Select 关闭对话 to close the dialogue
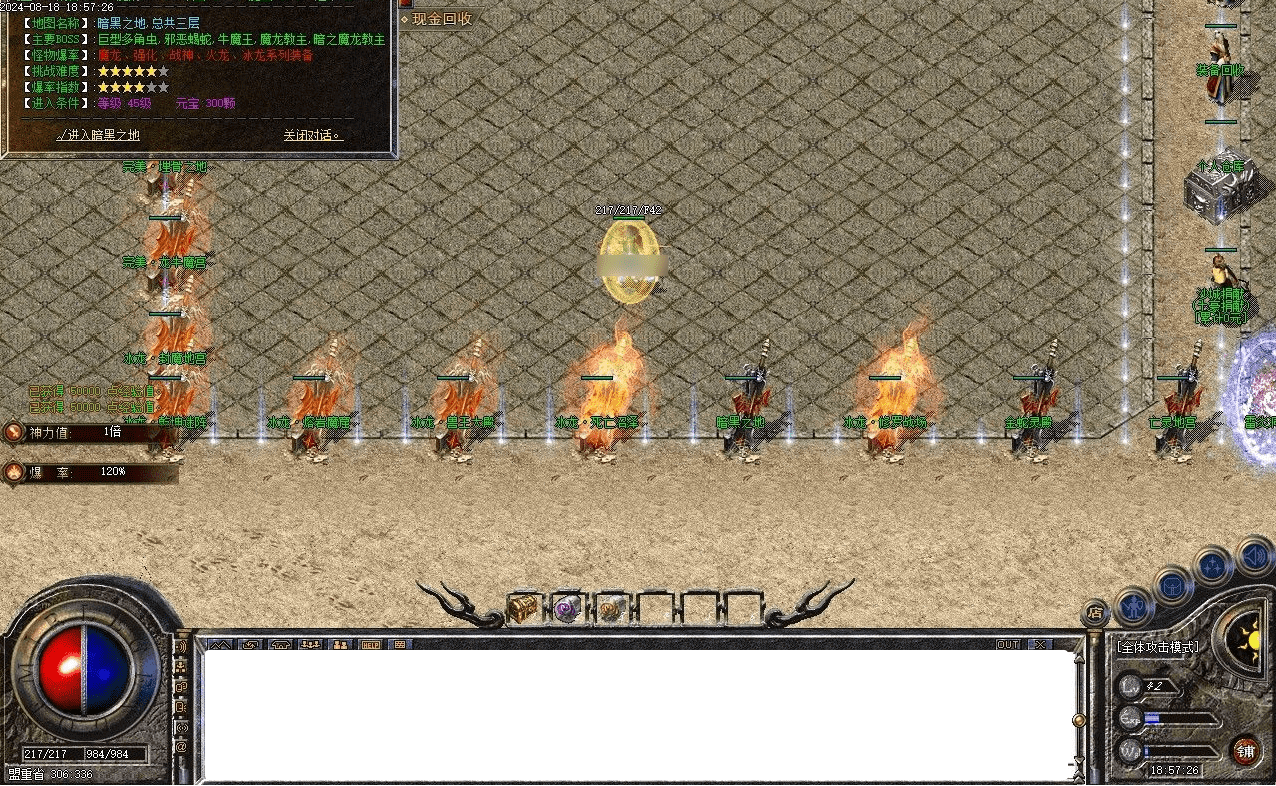The image size is (1276, 786). point(312,135)
